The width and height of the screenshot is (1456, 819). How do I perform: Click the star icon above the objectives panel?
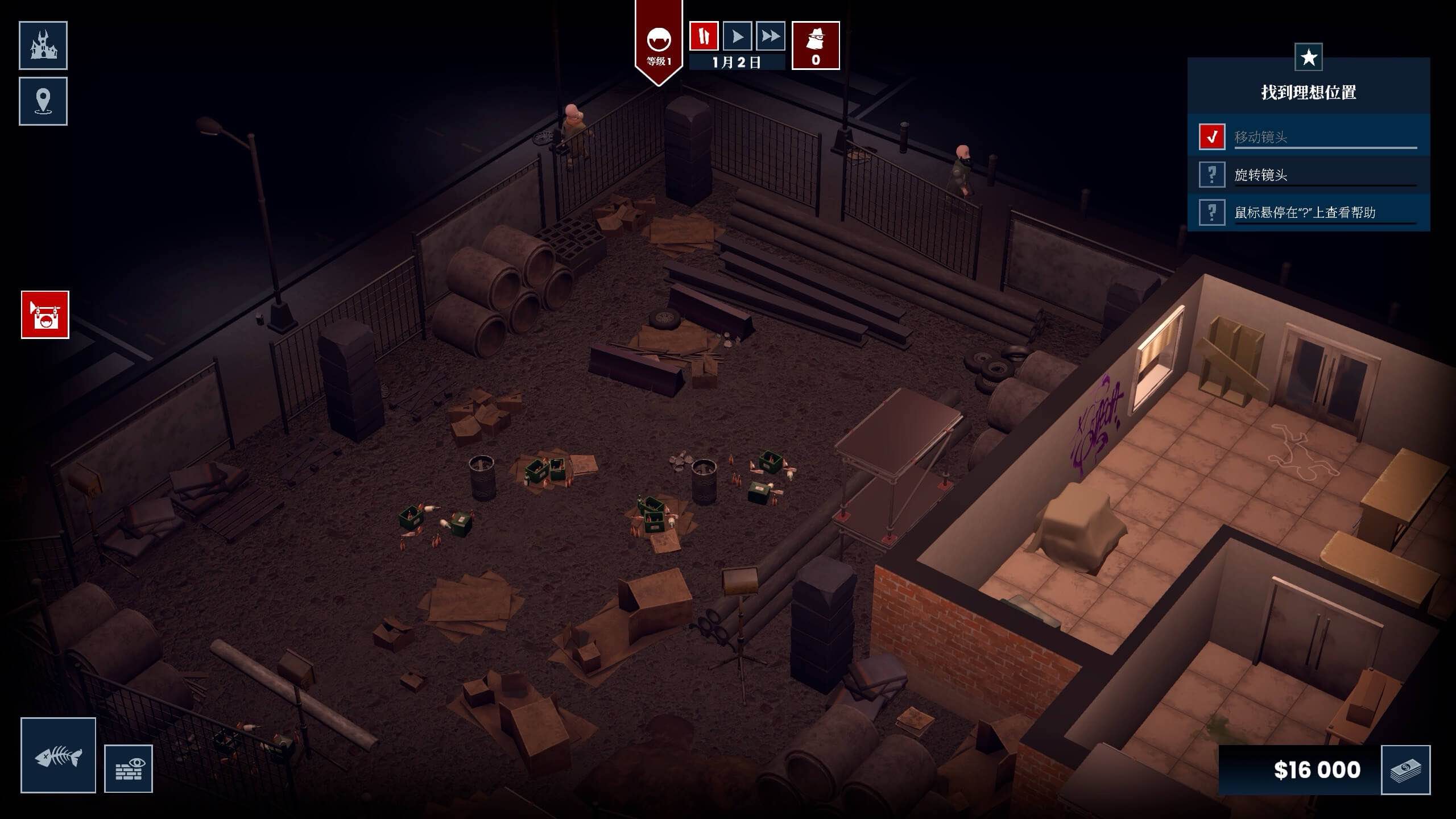click(x=1310, y=56)
